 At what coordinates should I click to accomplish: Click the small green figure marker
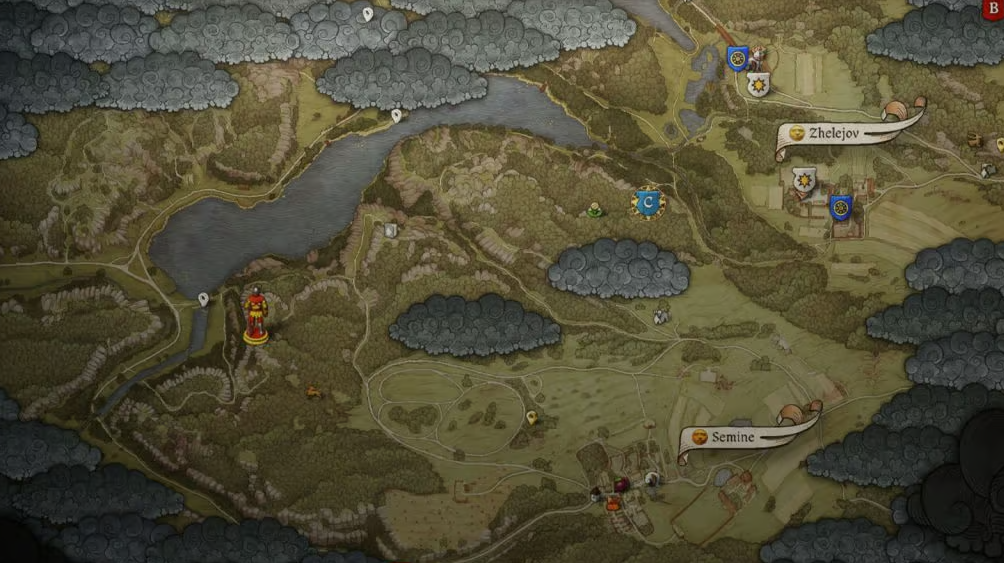tap(595, 210)
